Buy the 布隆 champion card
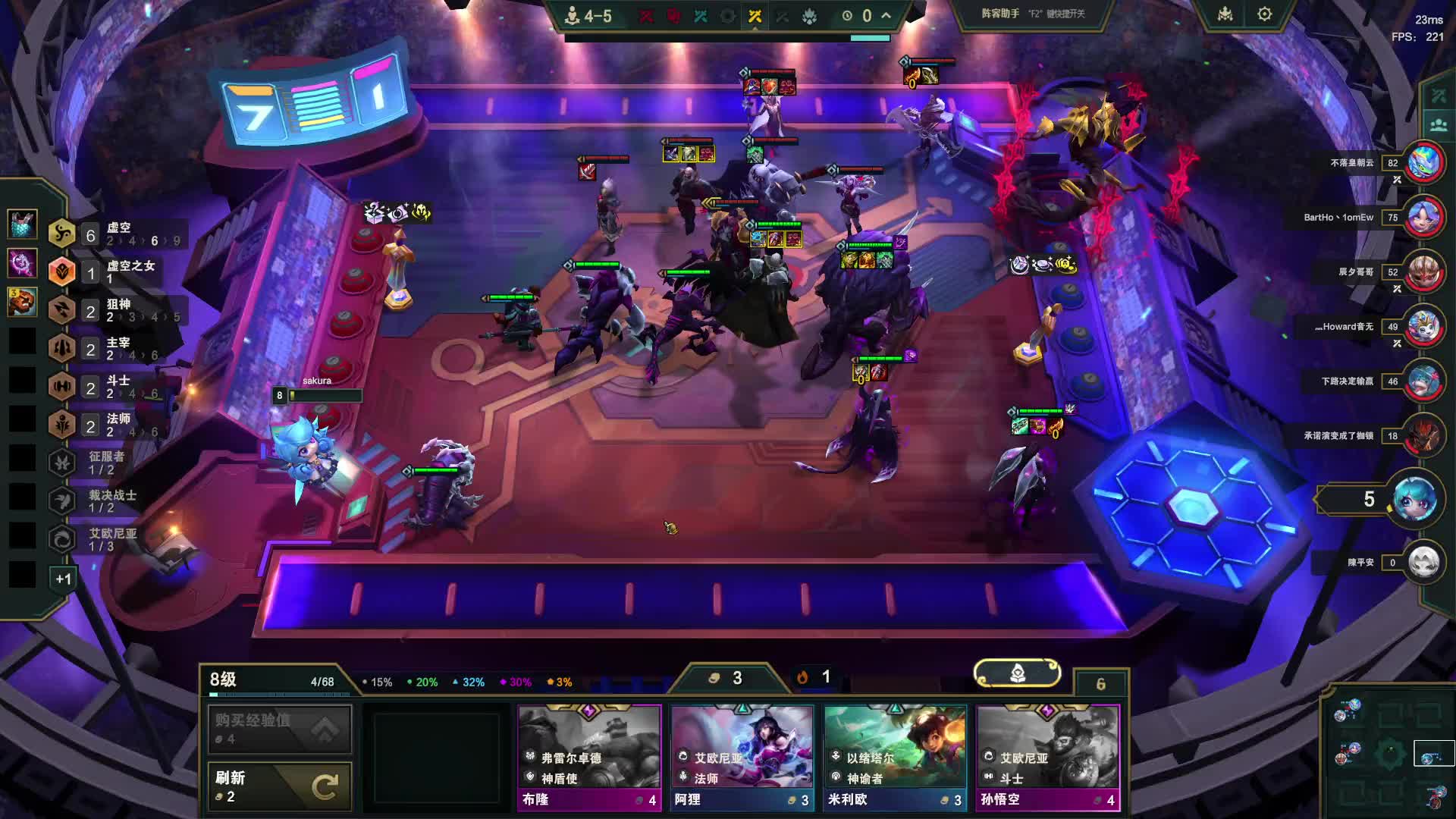Screen dimensions: 1456x819 [x=589, y=757]
